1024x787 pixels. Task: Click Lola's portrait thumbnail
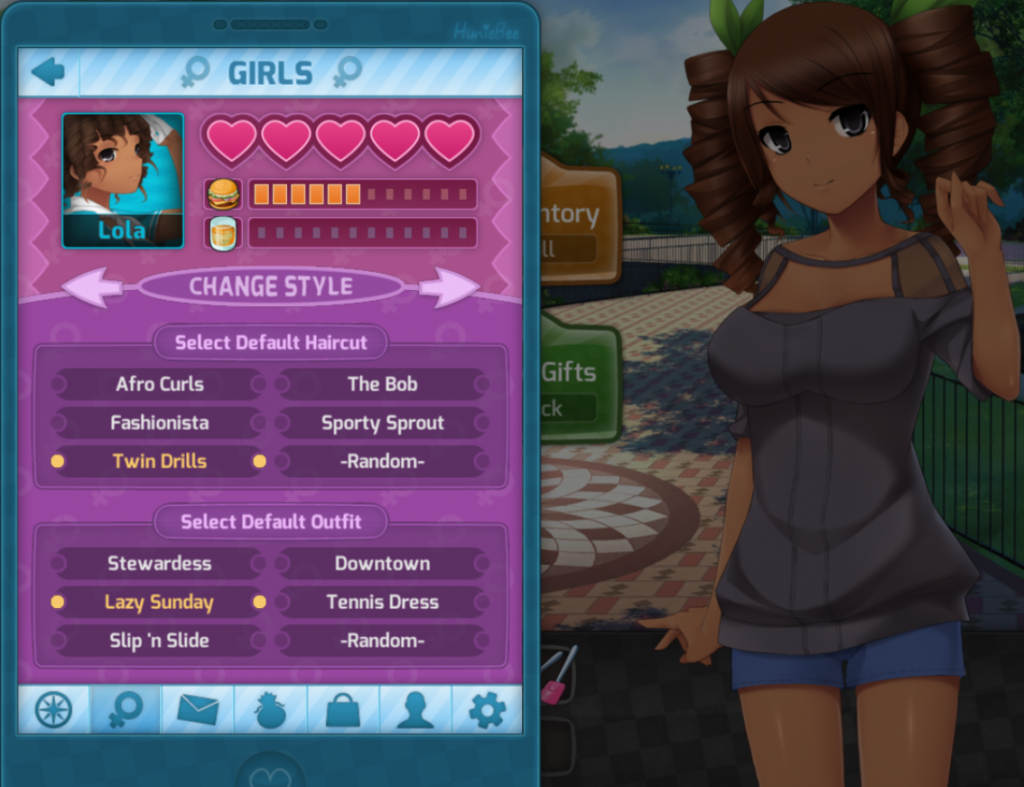[x=123, y=180]
